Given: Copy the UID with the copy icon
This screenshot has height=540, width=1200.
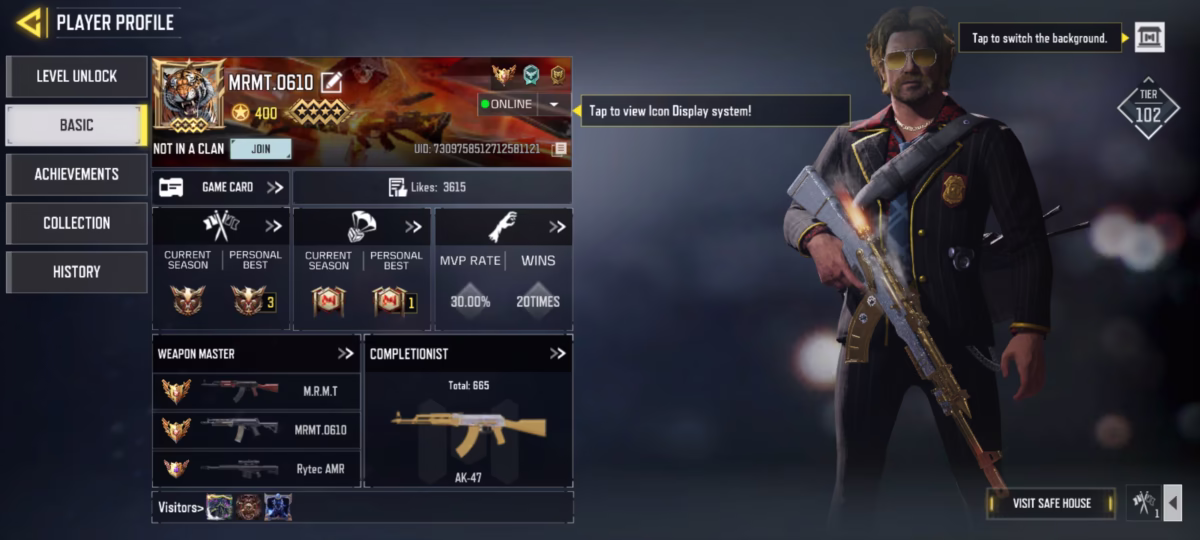Looking at the screenshot, I should pos(559,149).
